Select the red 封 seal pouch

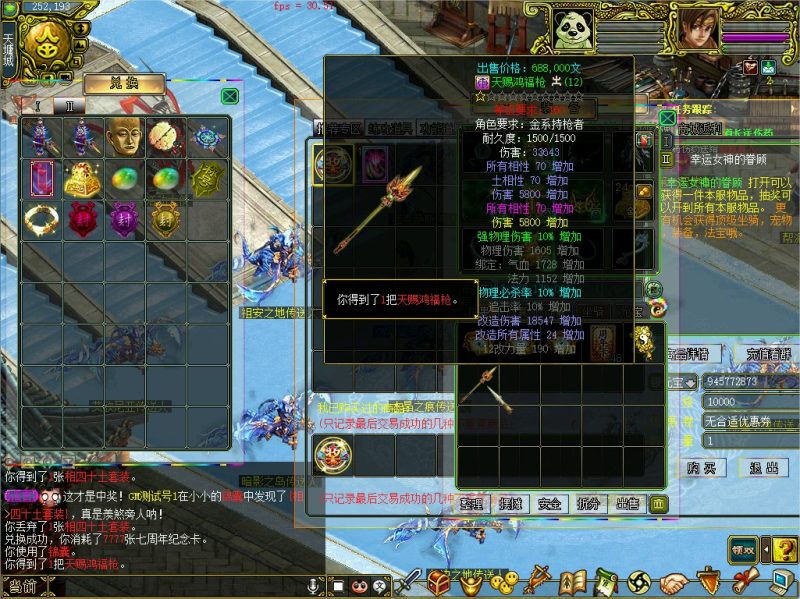81,218
